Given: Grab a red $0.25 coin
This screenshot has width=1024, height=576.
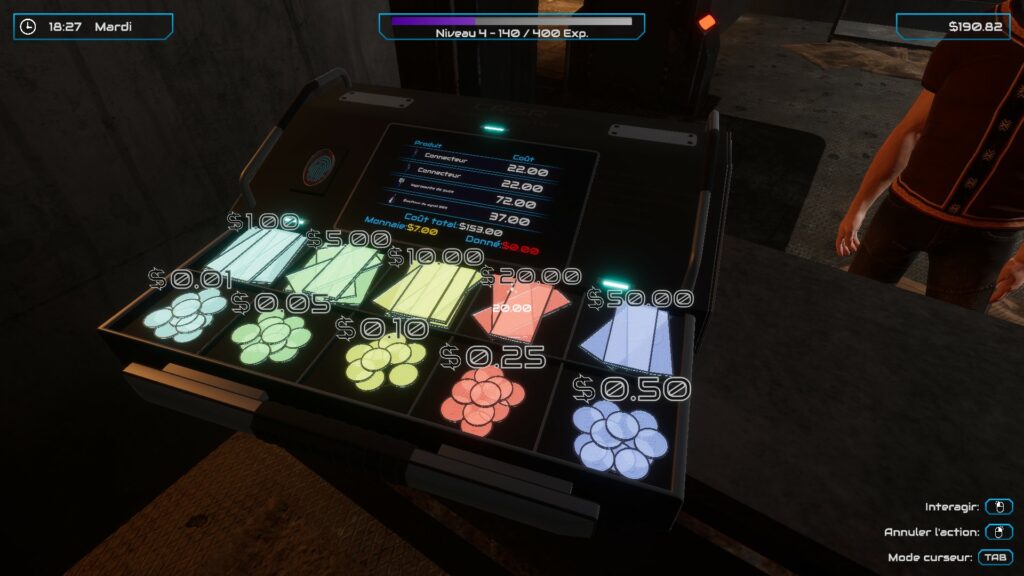Looking at the screenshot, I should (x=484, y=396).
